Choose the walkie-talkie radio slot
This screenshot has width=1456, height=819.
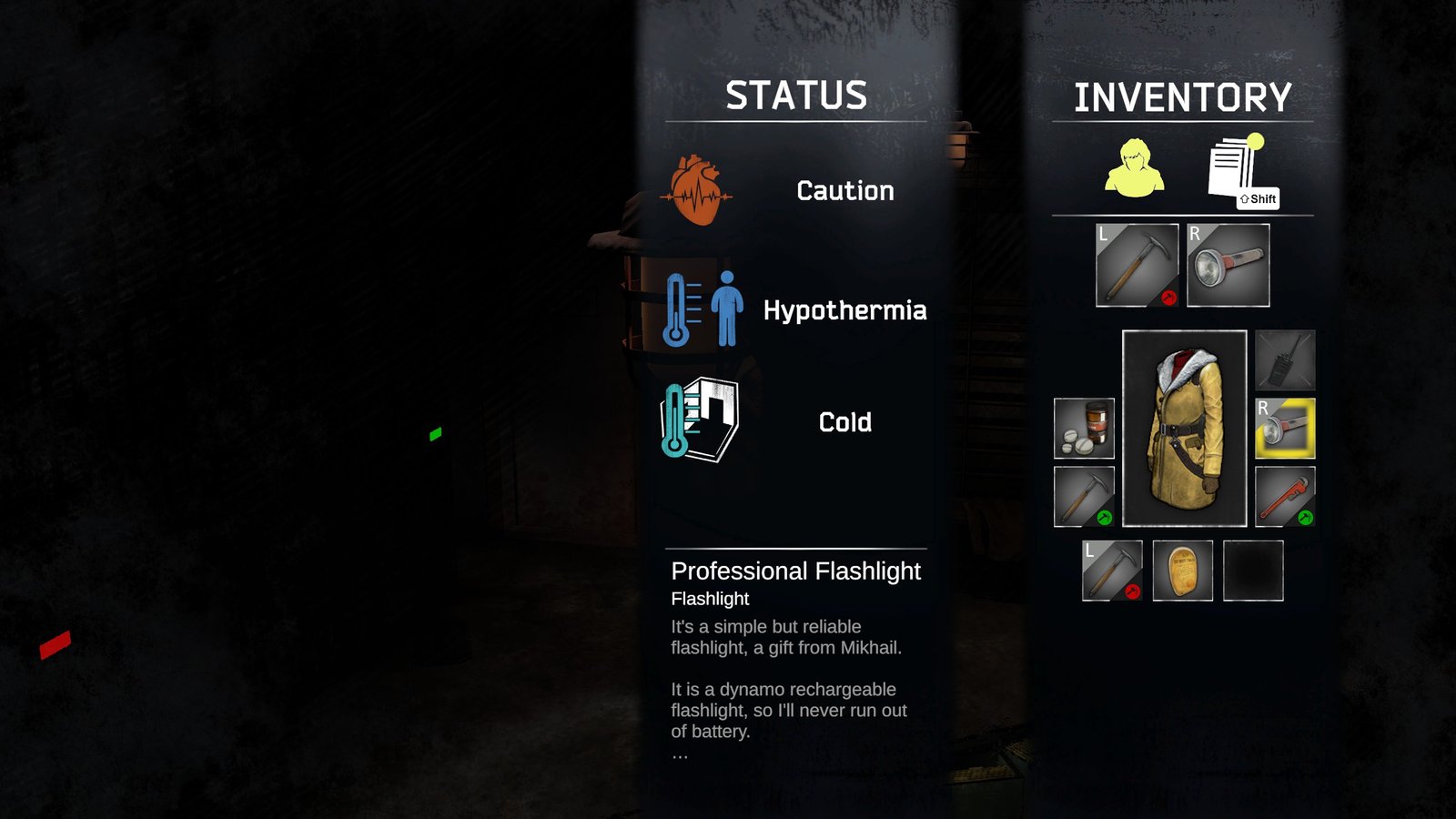tap(1285, 360)
